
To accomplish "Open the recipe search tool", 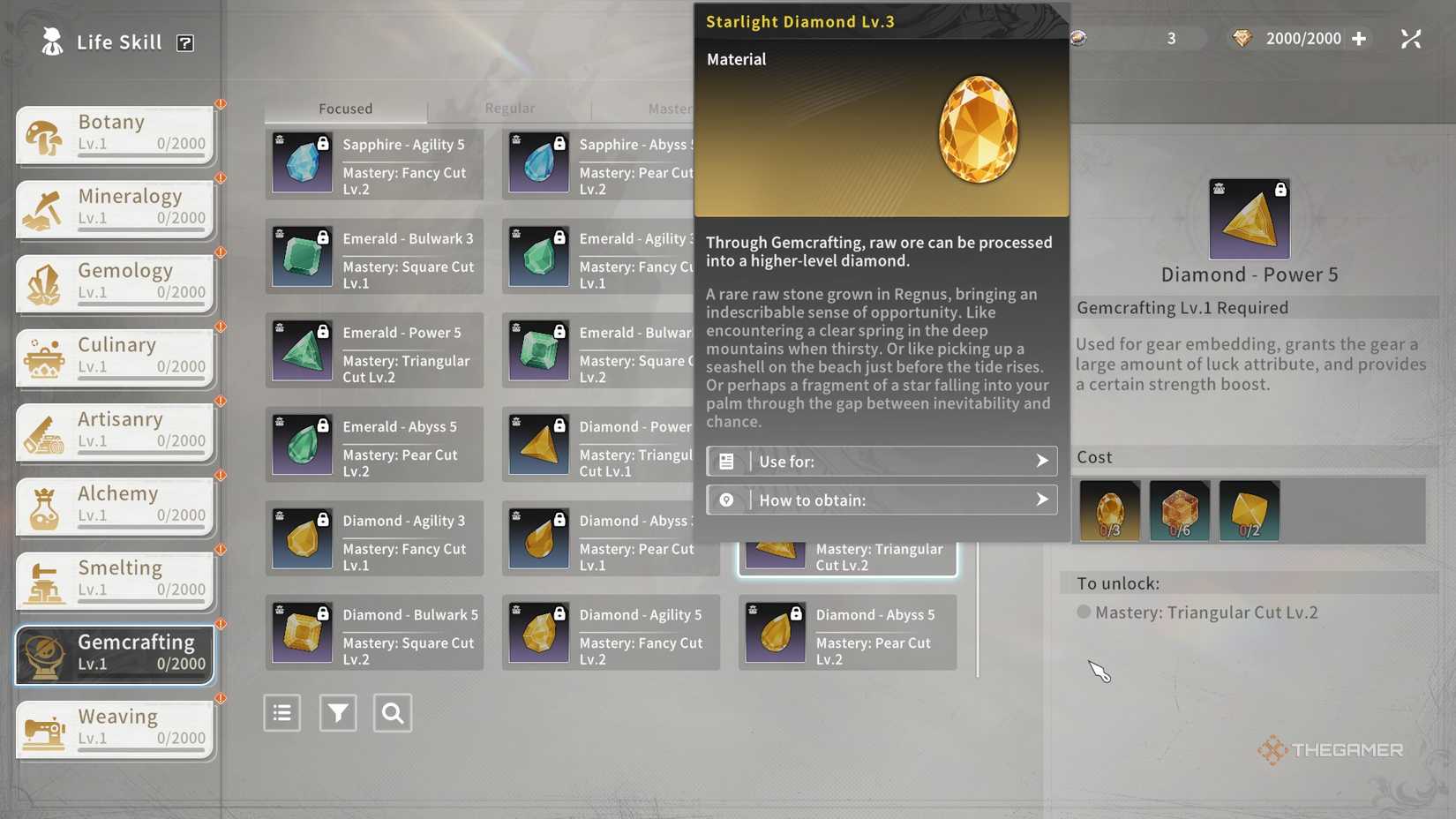I will pos(393,712).
